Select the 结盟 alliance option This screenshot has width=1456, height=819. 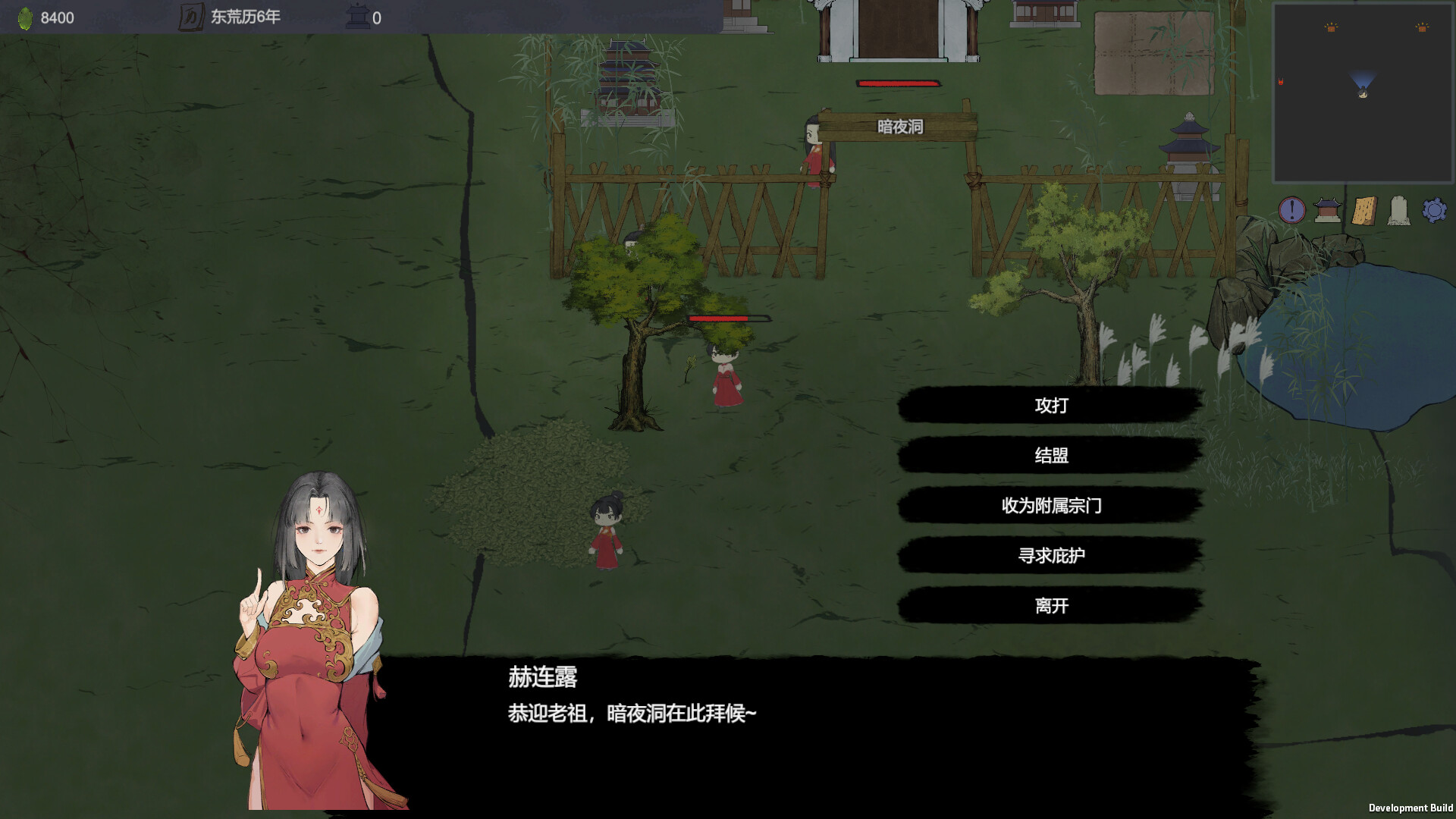click(1050, 456)
